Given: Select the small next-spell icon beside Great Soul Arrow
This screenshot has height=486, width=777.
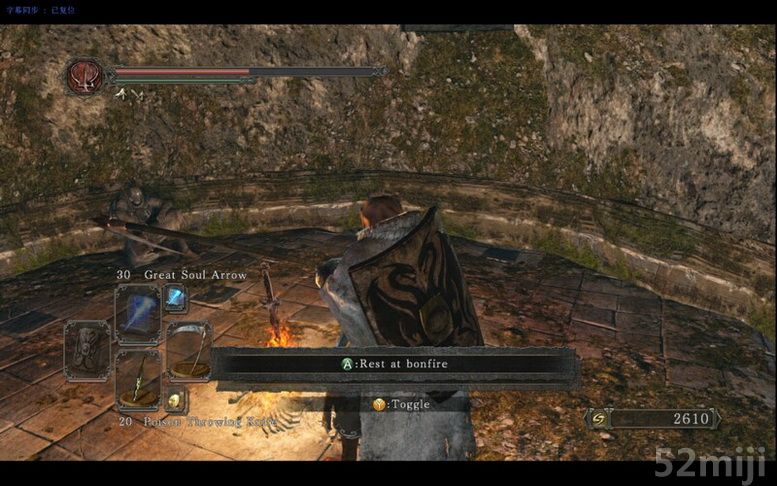Looking at the screenshot, I should [176, 297].
